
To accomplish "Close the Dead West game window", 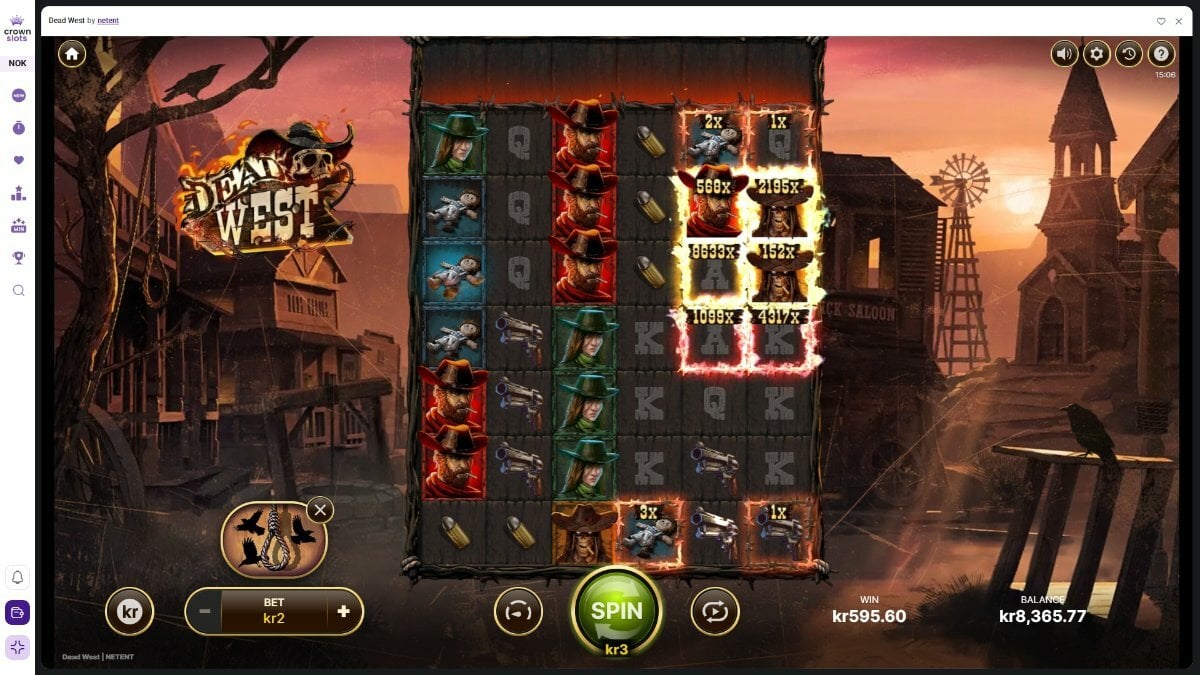I will coord(1179,21).
